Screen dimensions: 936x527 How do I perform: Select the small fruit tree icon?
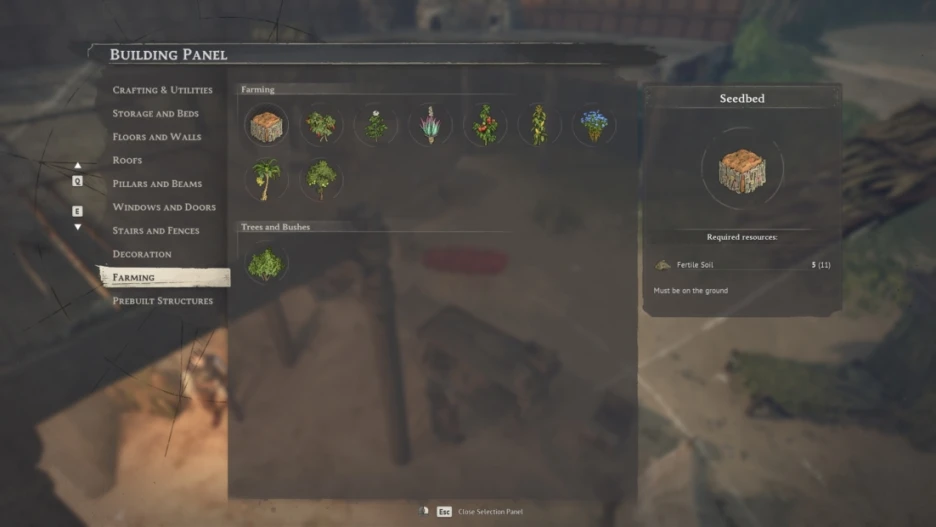coord(321,180)
